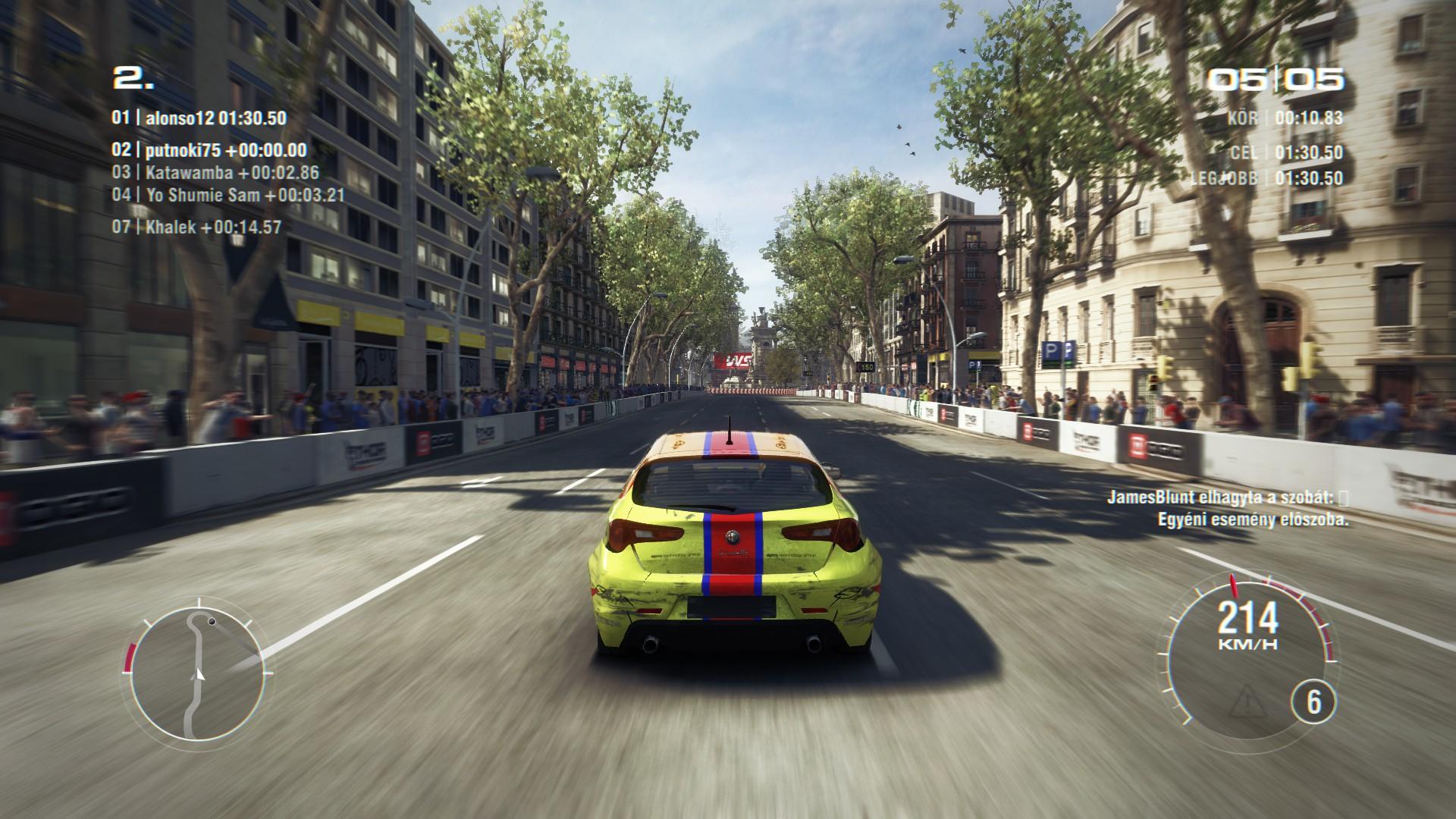Select alonso12 in the standings list

(199, 118)
